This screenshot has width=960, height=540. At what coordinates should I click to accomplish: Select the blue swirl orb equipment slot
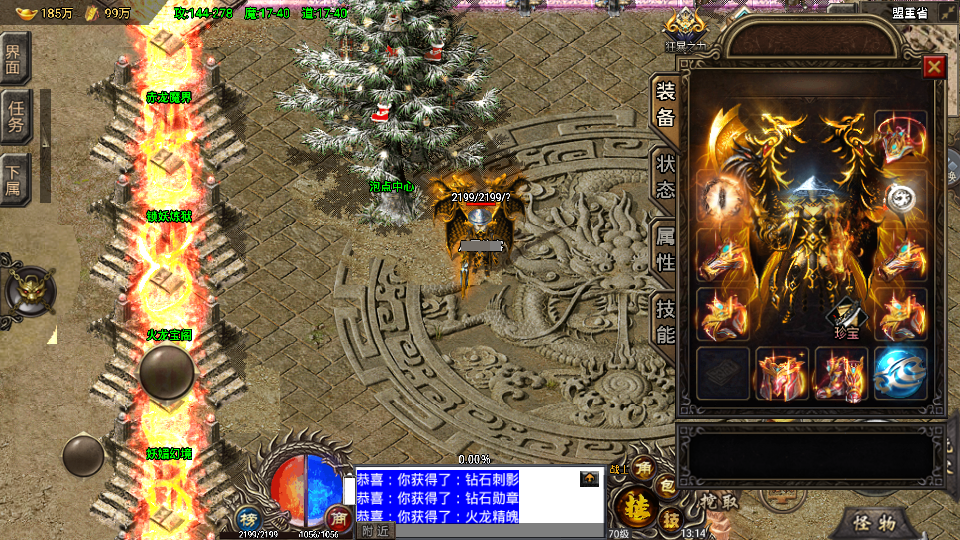click(x=900, y=372)
